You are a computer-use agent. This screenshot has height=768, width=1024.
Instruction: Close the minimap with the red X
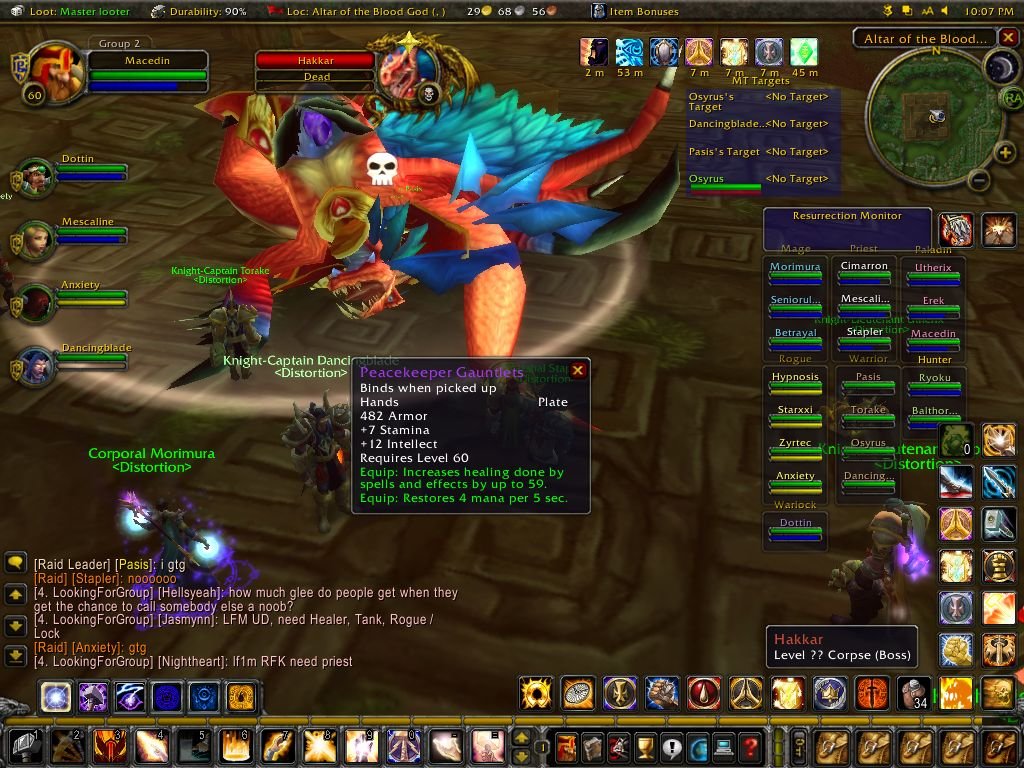click(1007, 40)
